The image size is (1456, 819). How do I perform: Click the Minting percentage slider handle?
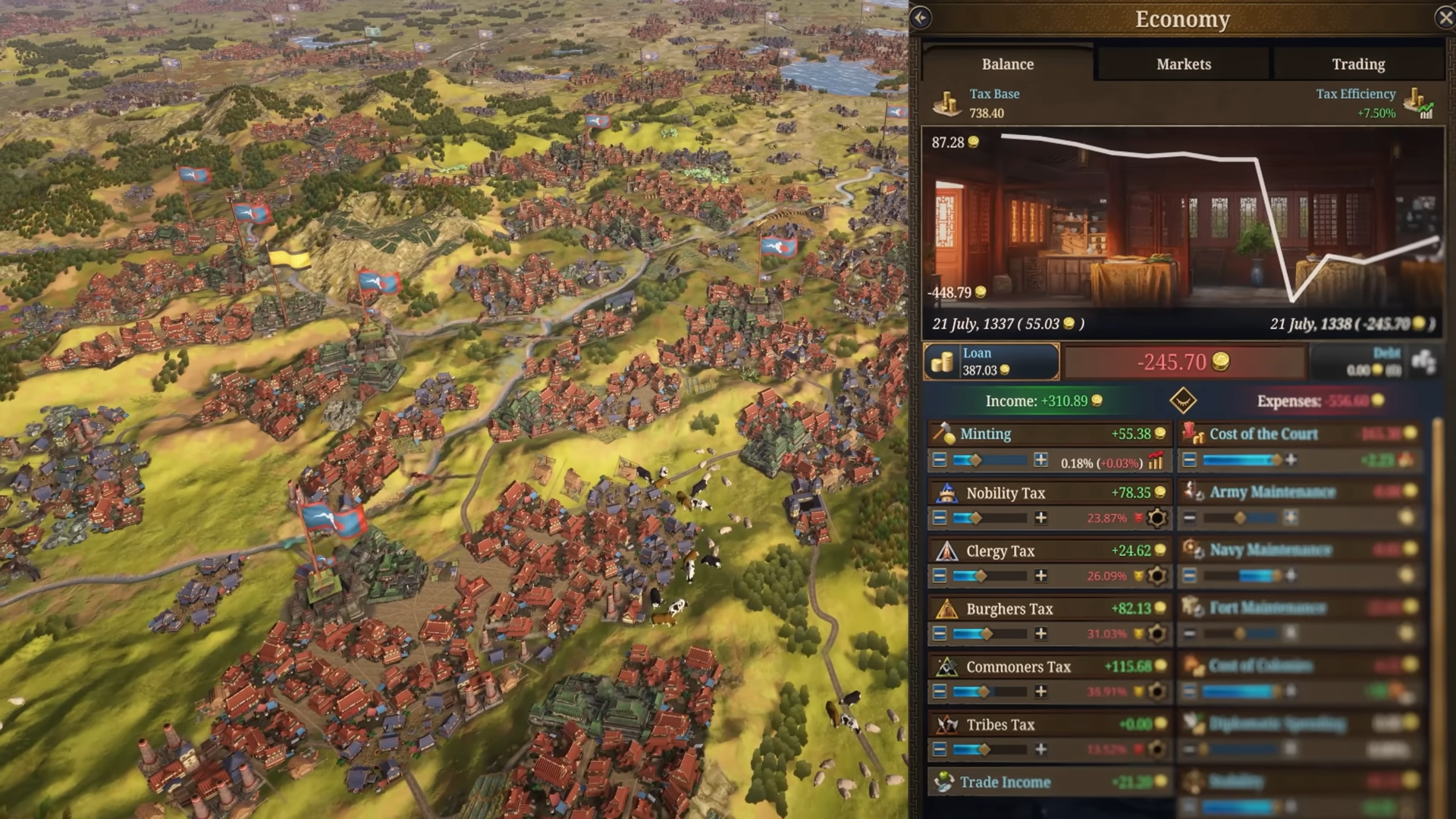pyautogui.click(x=974, y=460)
